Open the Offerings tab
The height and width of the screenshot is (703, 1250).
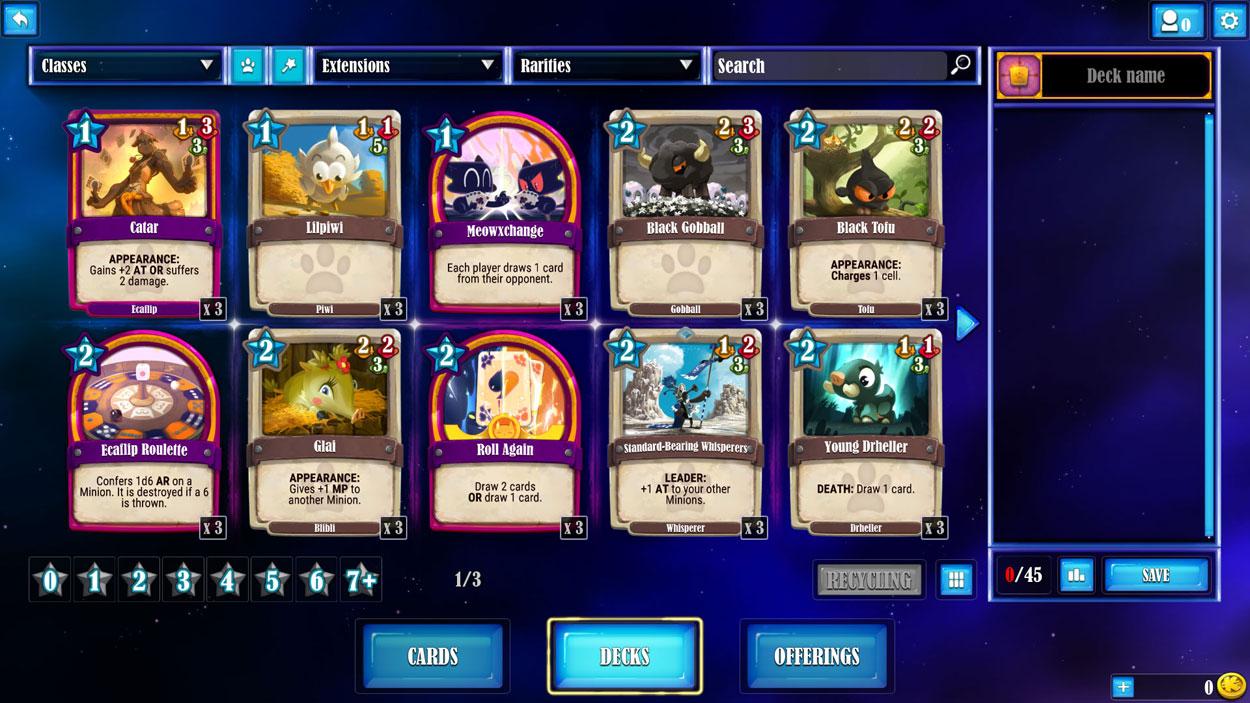[x=816, y=656]
